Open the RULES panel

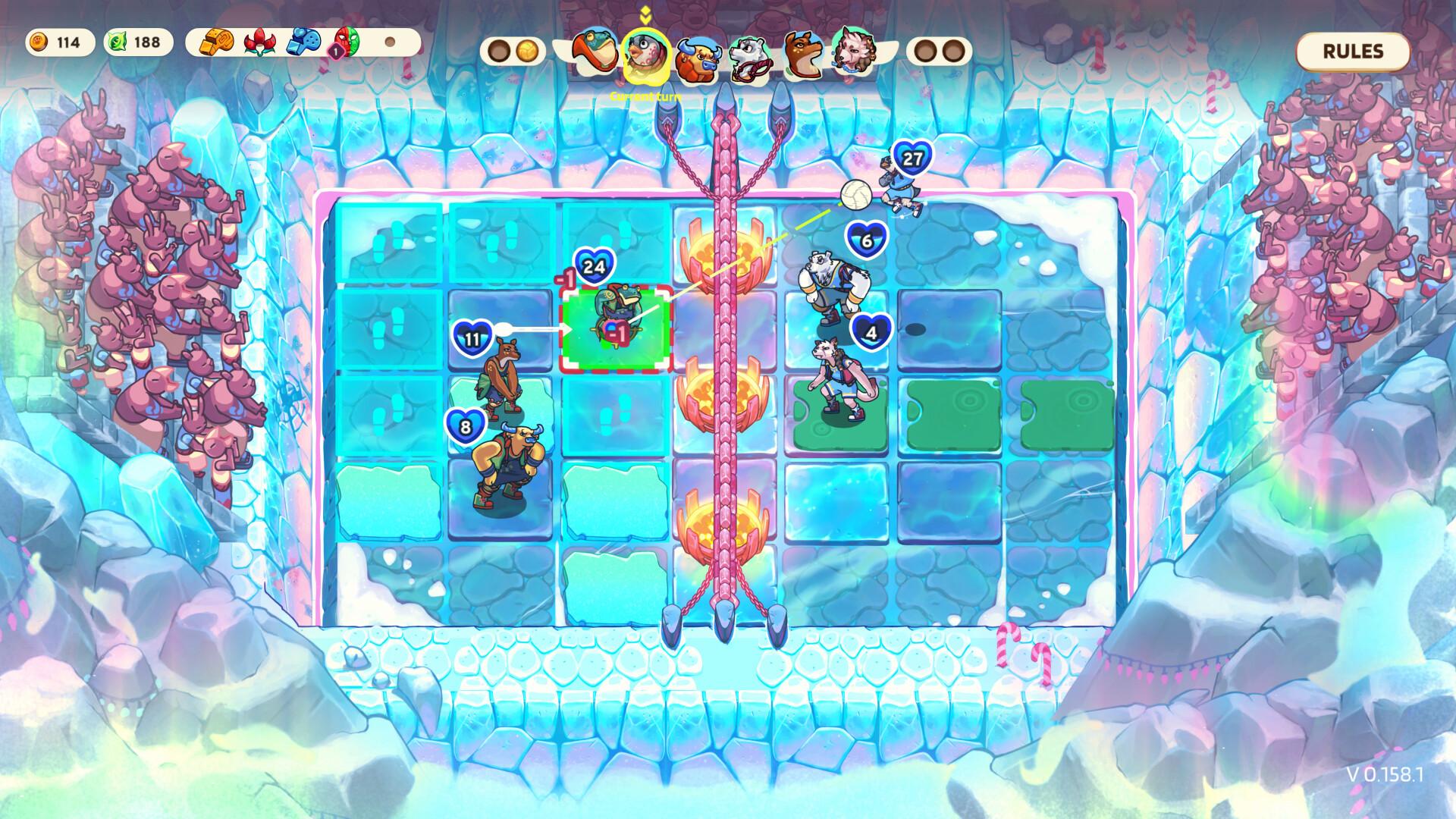(x=1352, y=52)
